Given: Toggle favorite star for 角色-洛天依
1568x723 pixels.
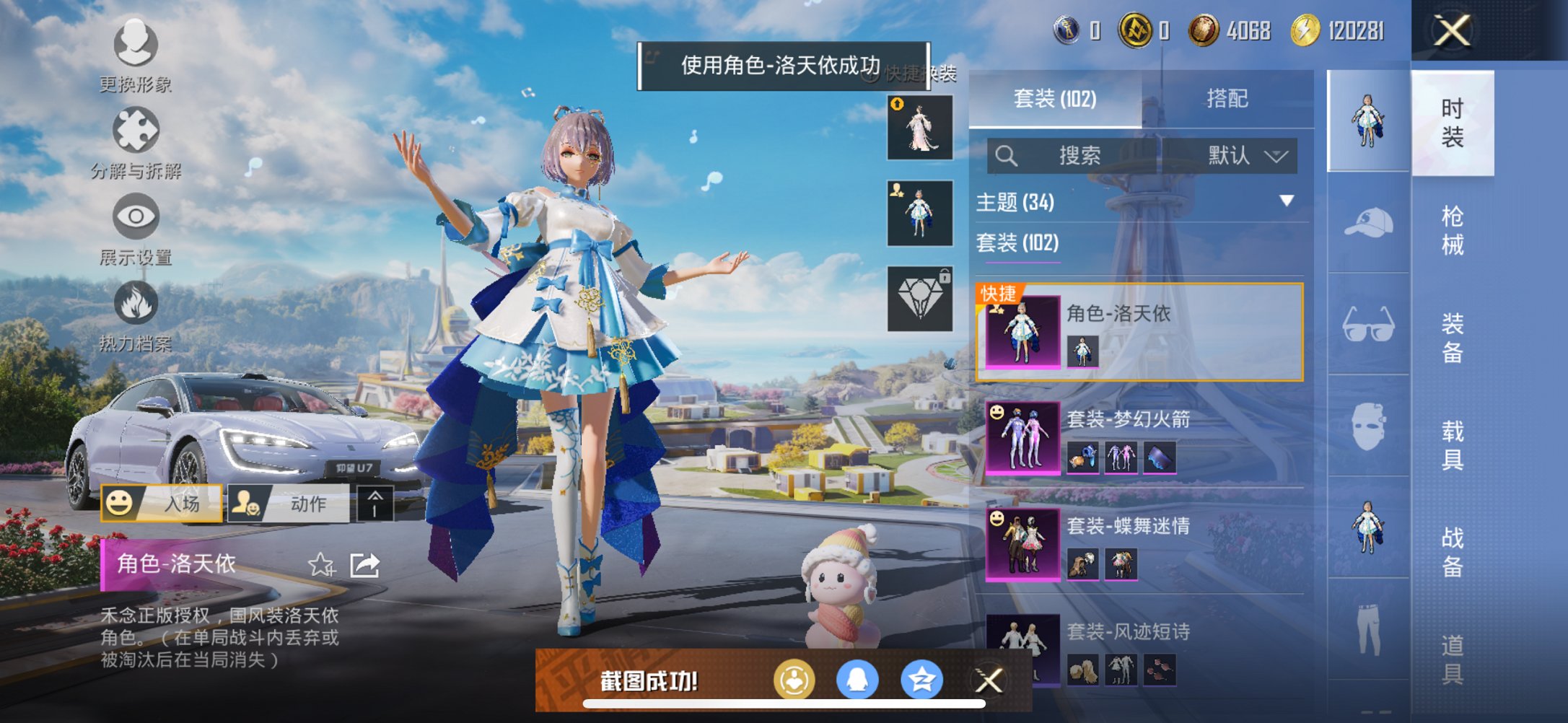Looking at the screenshot, I should click(x=320, y=565).
